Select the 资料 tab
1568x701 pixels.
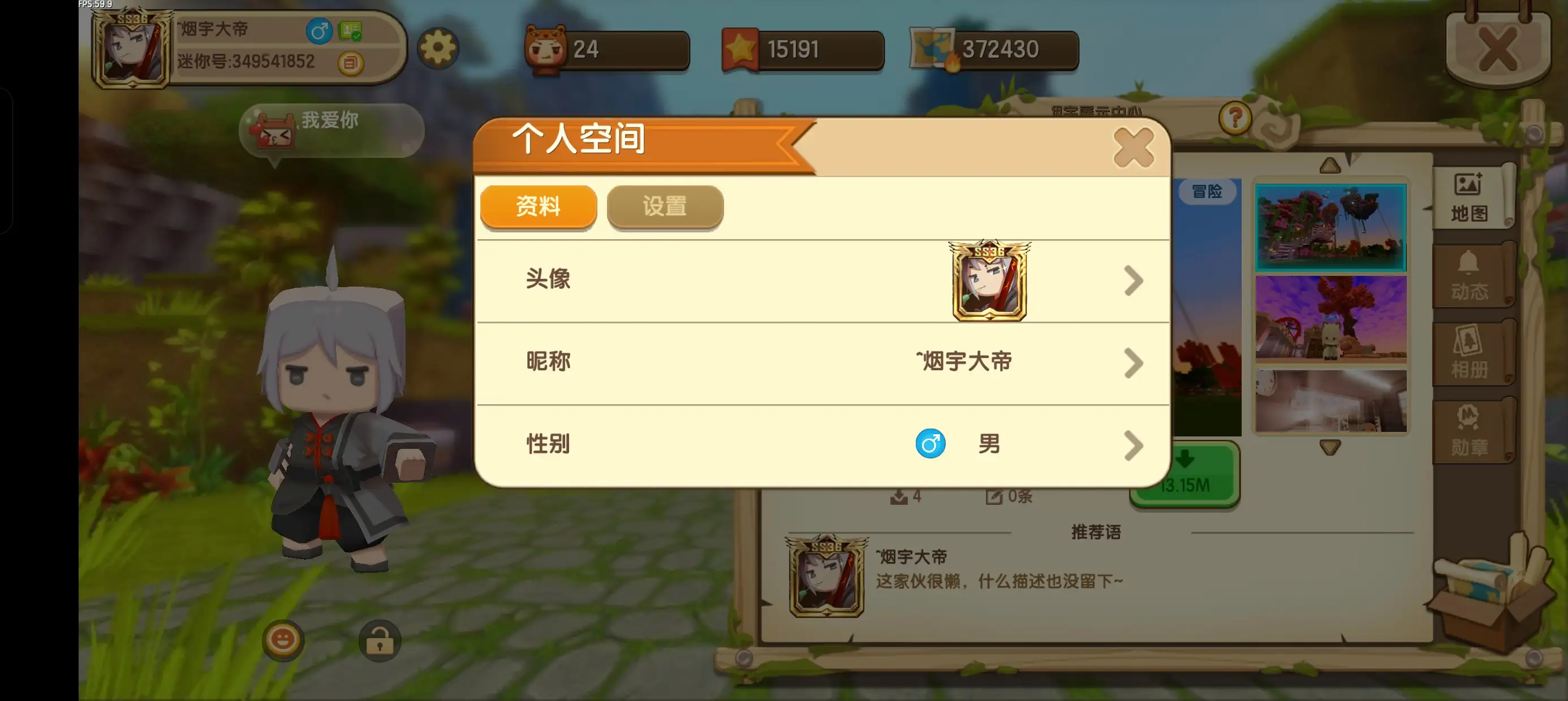pos(539,207)
